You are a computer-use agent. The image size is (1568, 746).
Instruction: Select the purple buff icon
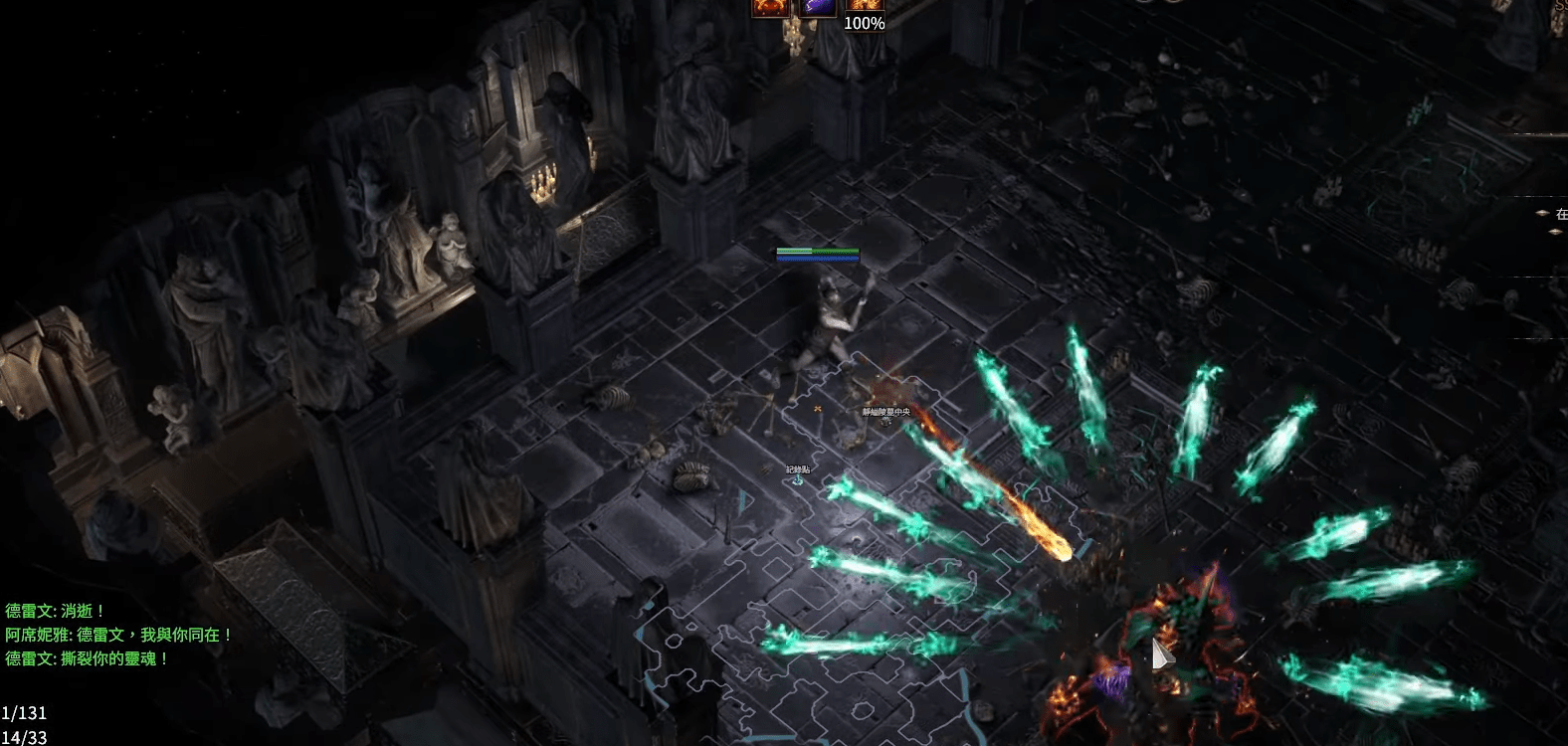click(819, 6)
